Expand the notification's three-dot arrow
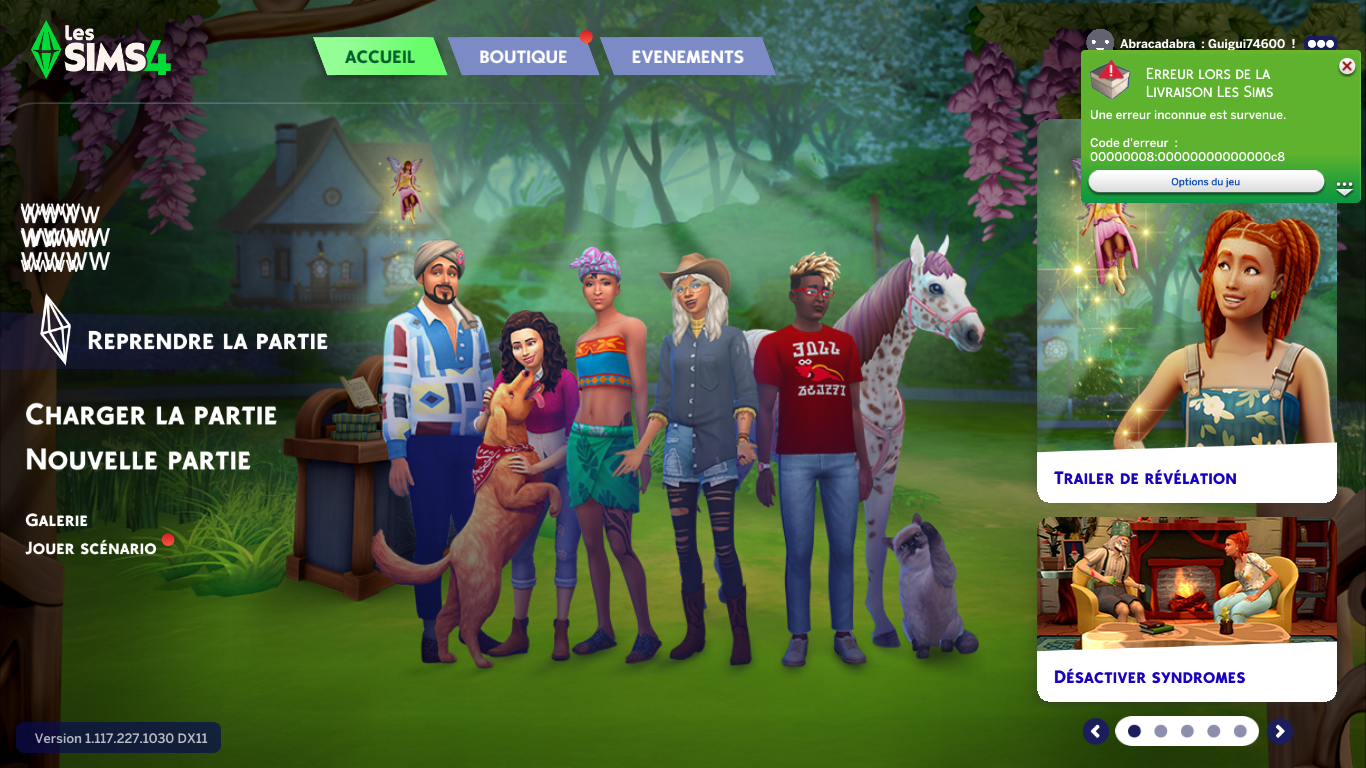The image size is (1366, 768). click(x=1344, y=186)
